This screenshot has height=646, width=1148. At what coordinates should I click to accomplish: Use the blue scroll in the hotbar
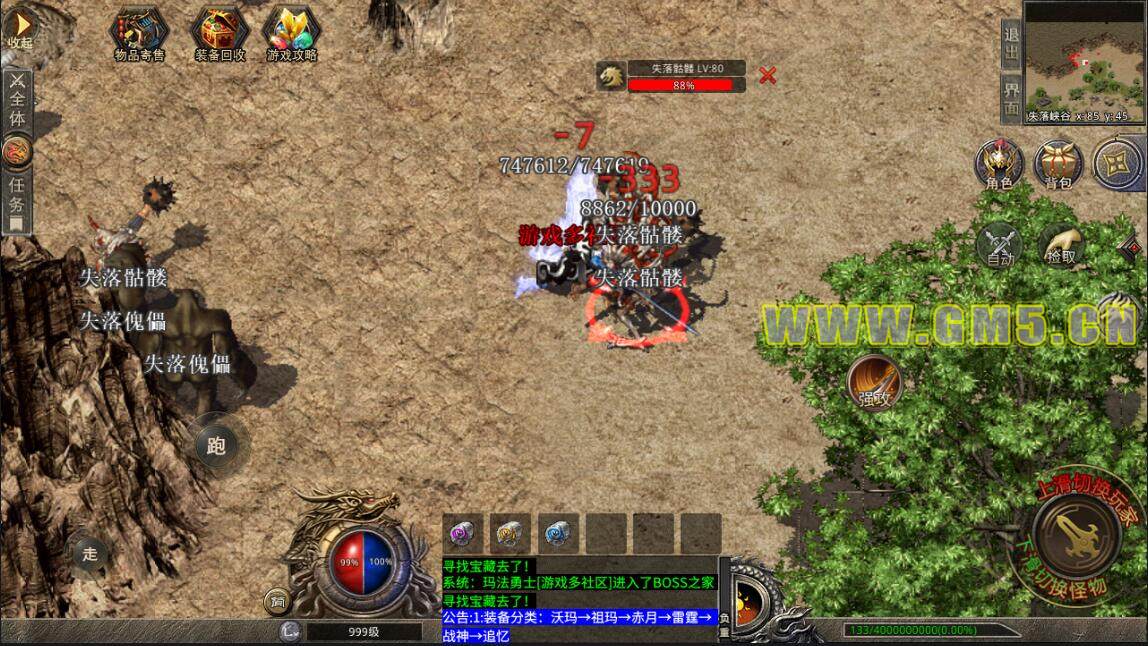(x=558, y=534)
